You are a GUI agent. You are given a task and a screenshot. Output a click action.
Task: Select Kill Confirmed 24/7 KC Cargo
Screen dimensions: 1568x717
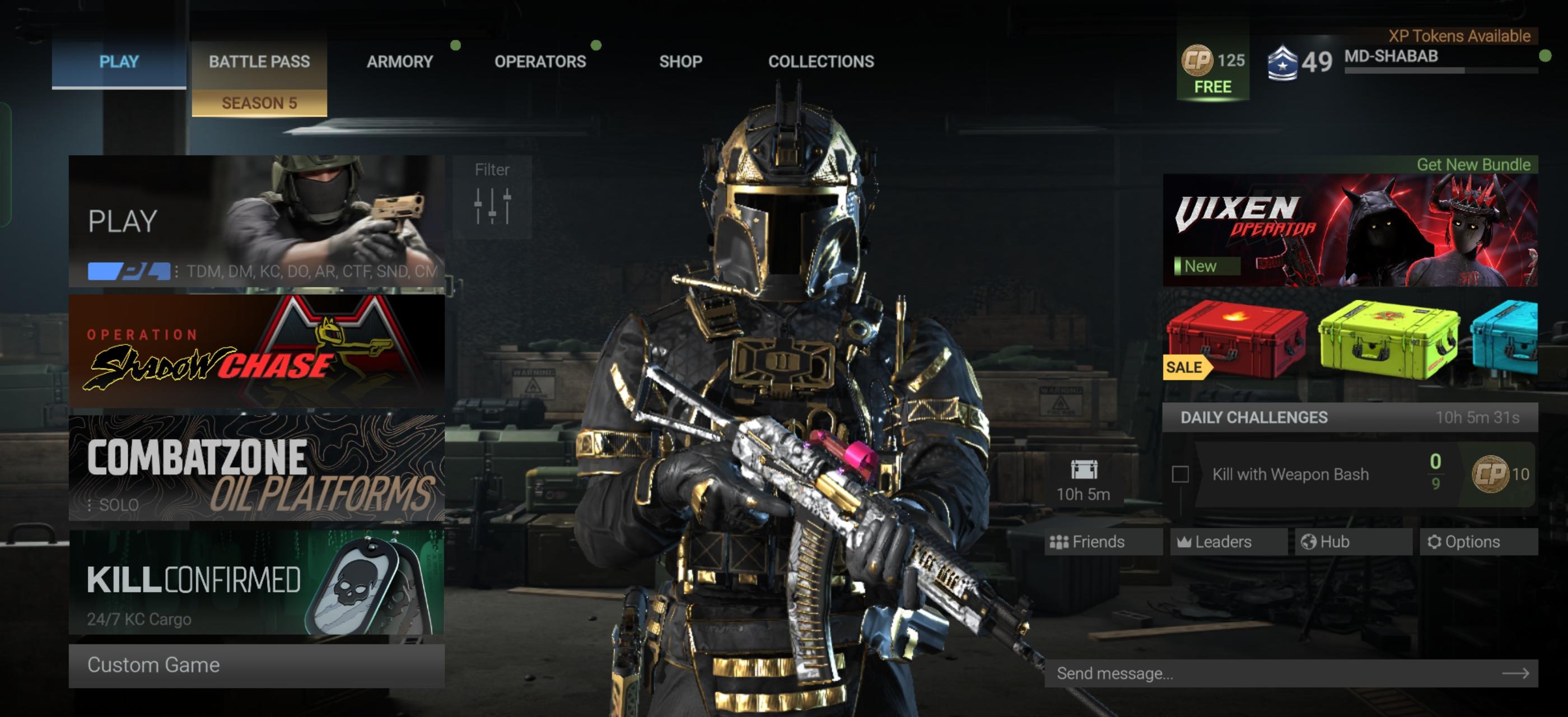coord(256,583)
